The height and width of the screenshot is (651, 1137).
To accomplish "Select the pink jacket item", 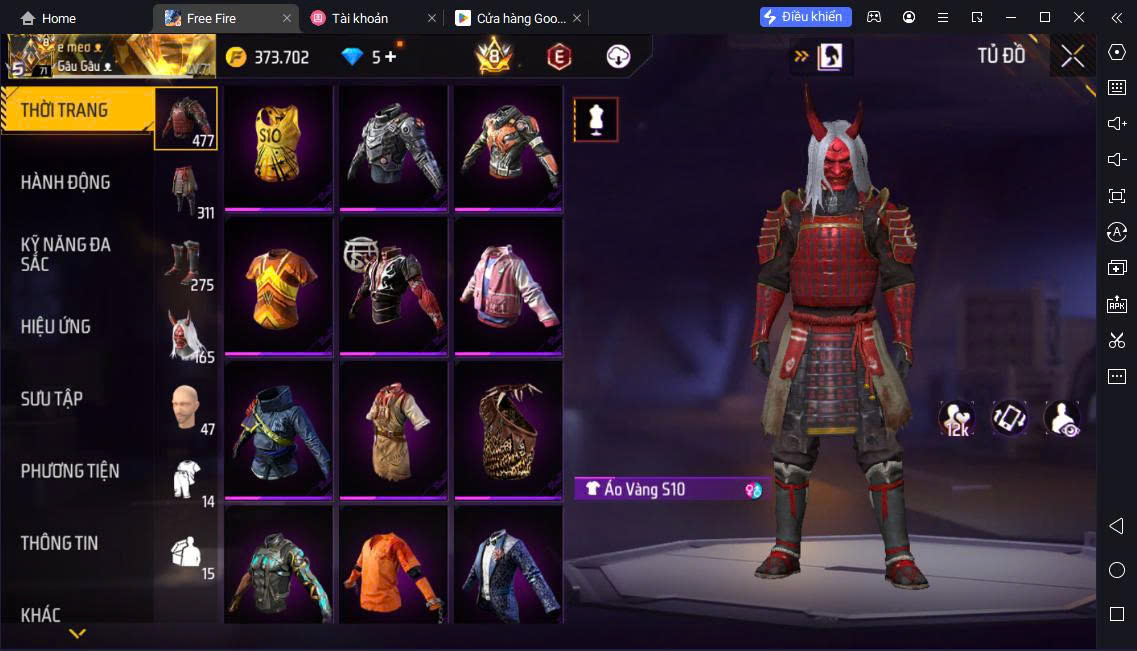I will [x=508, y=285].
